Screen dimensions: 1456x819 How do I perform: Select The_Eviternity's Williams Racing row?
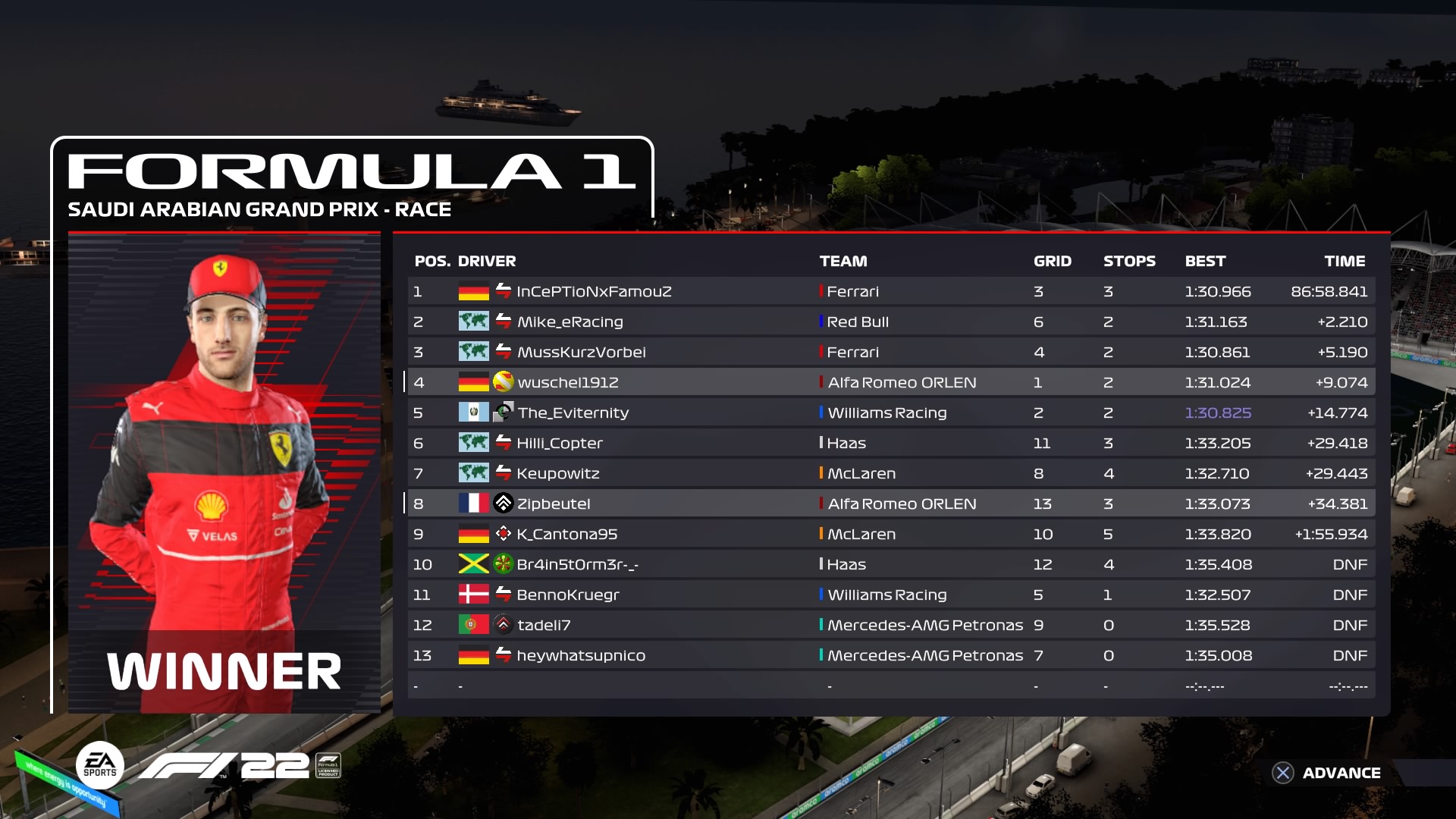point(891,413)
